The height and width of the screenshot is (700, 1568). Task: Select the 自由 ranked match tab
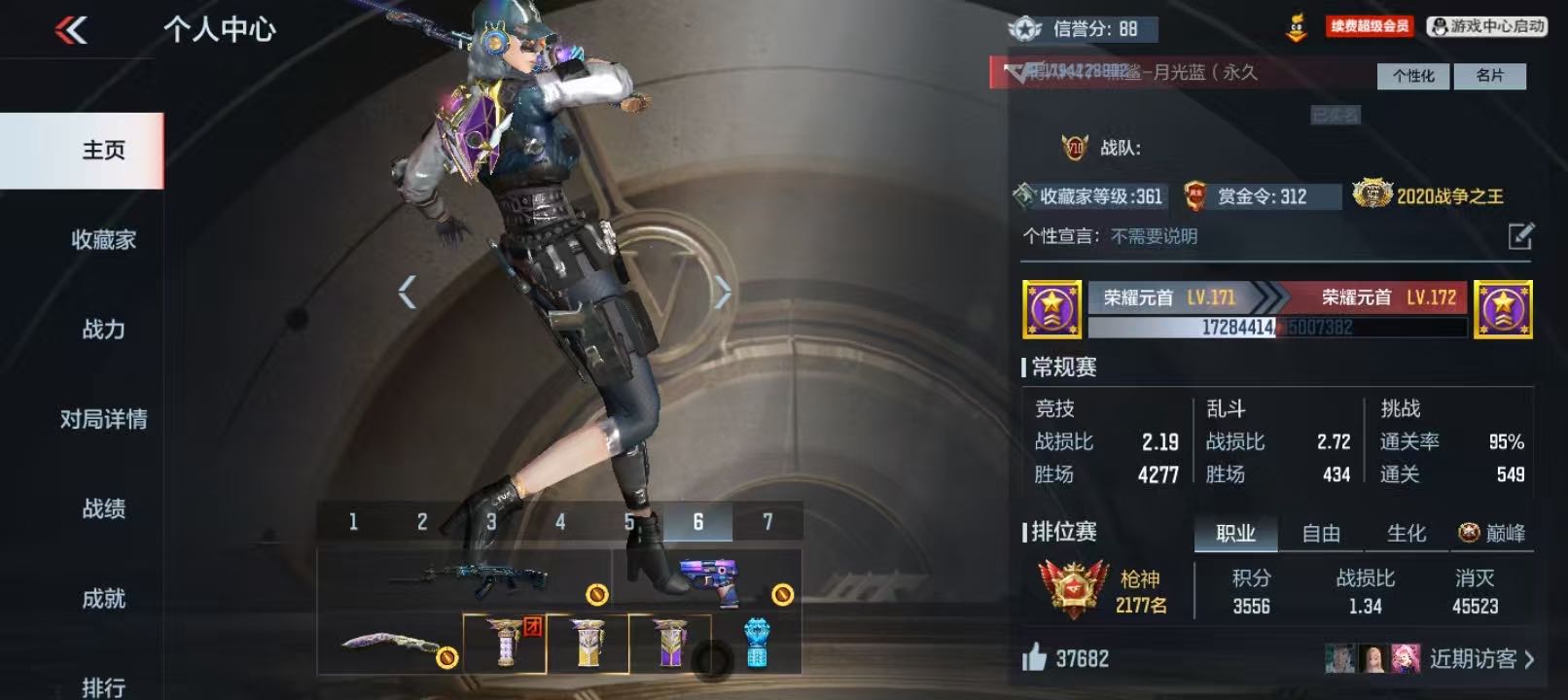[x=1321, y=533]
